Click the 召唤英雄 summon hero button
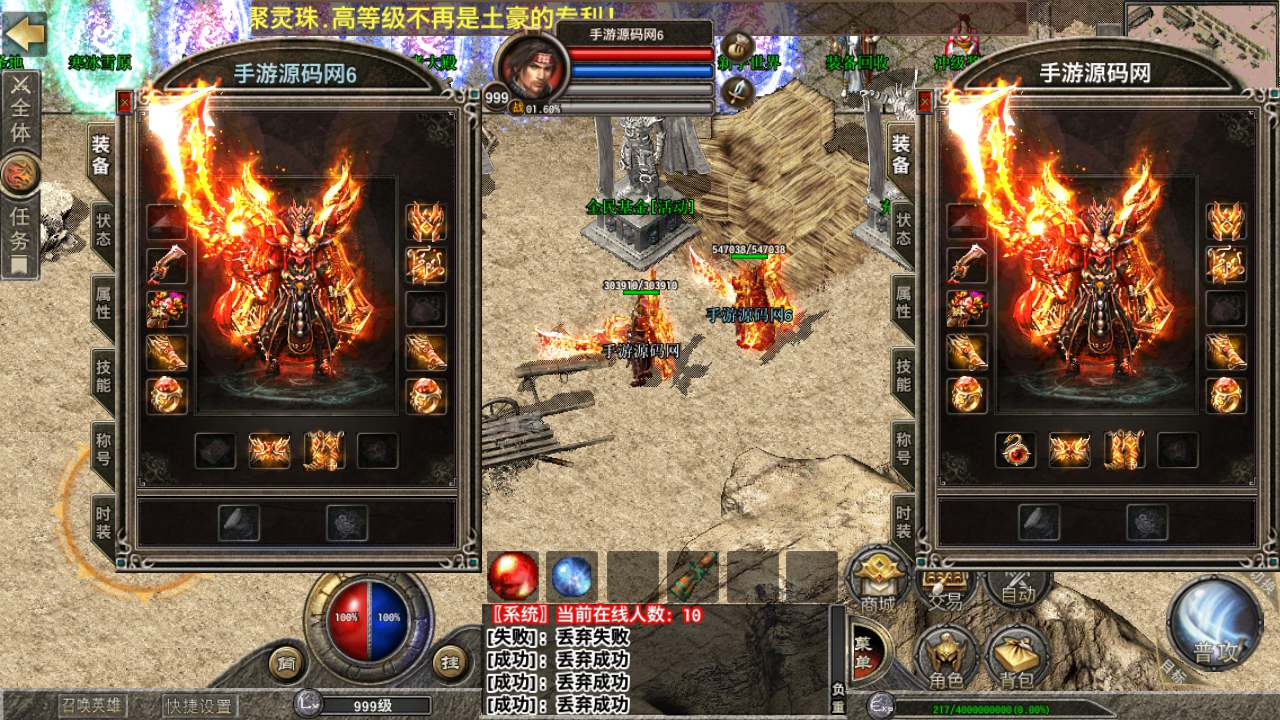Screen dimensions: 1280x720 (x=92, y=706)
